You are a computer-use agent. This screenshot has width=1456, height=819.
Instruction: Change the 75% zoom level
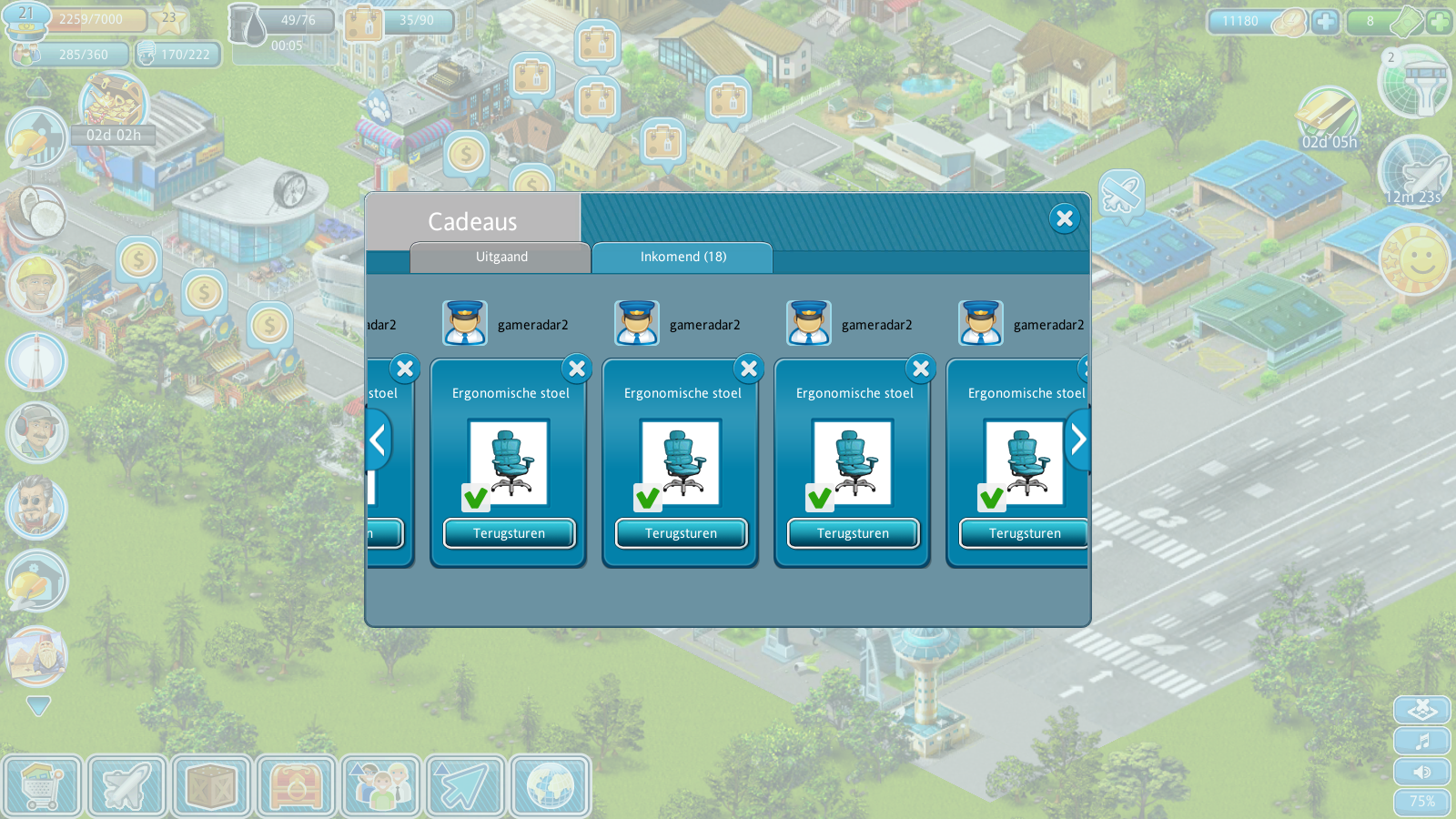1422,802
